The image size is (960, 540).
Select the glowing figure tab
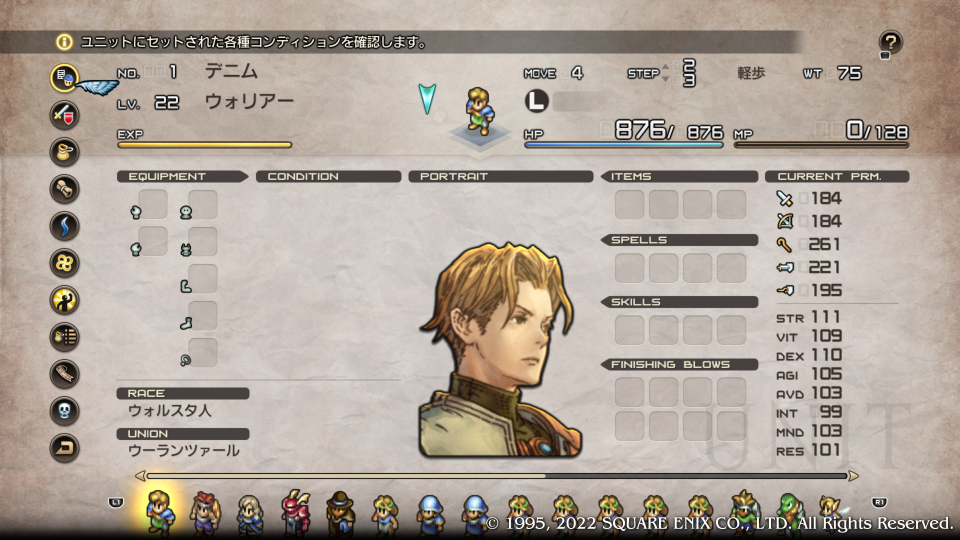click(65, 299)
